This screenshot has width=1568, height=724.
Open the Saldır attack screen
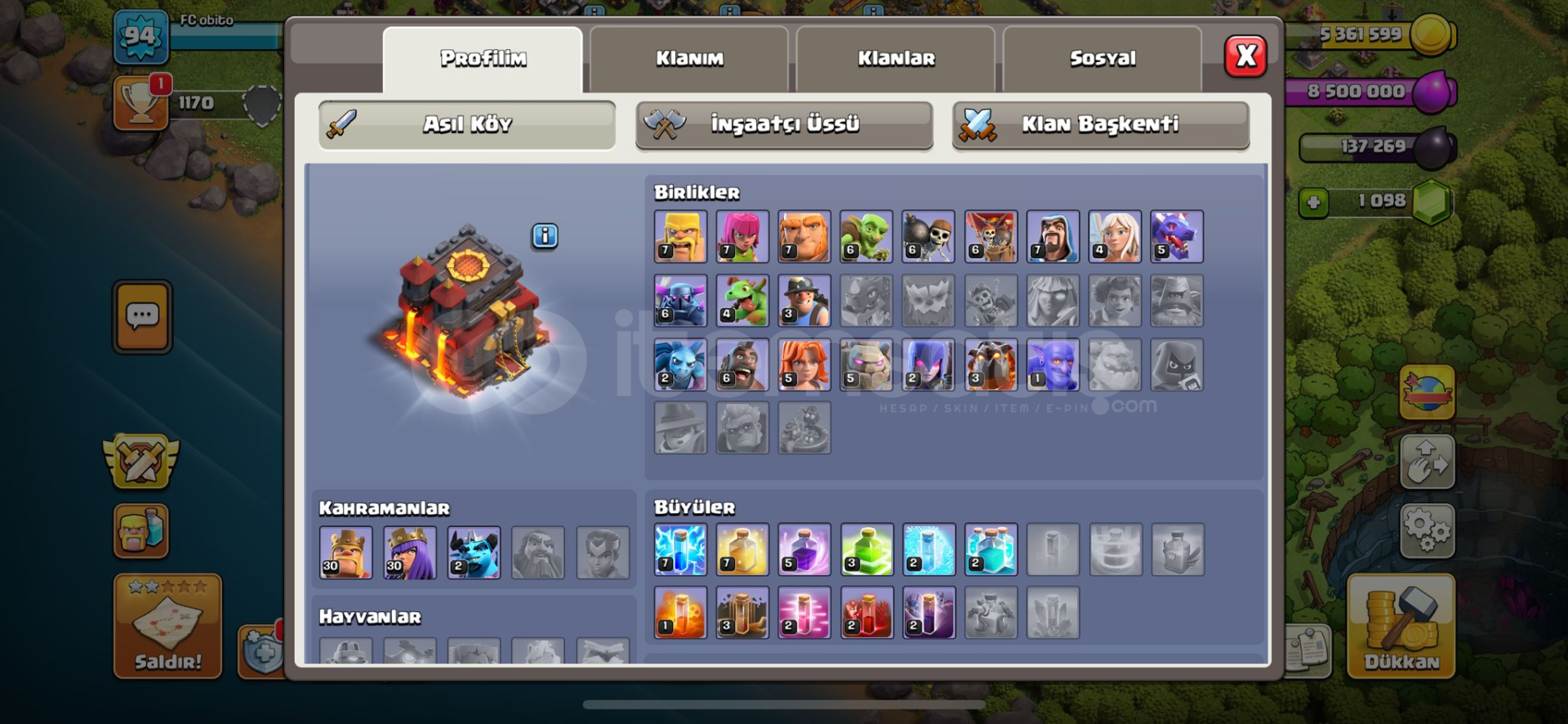[167, 625]
